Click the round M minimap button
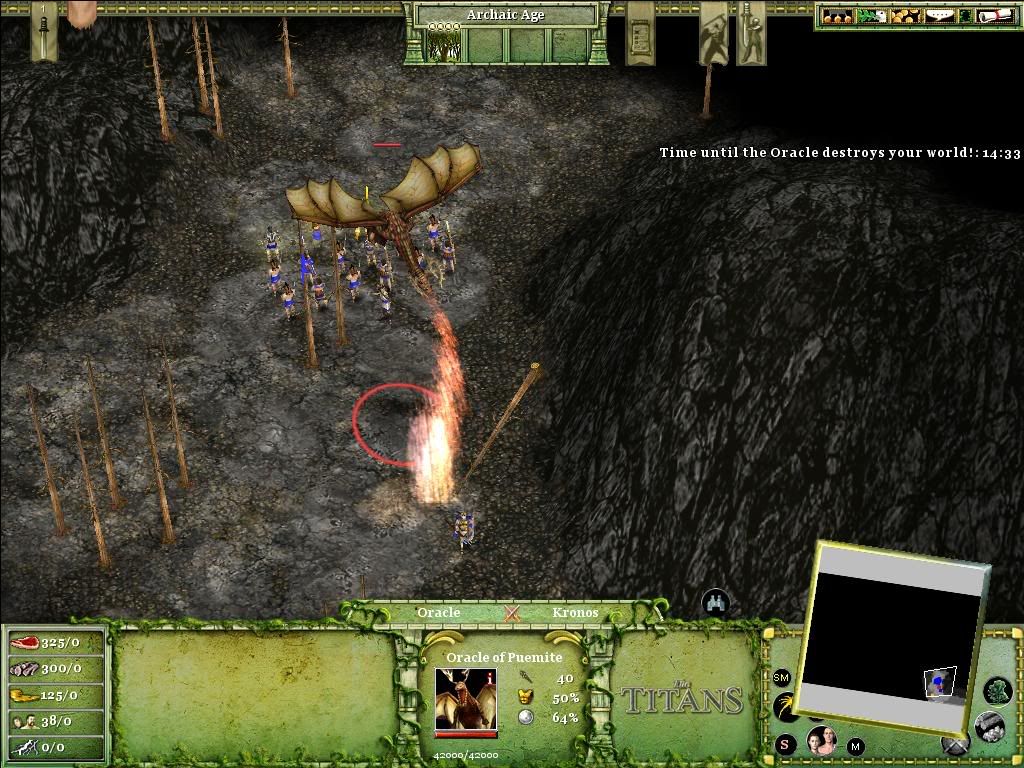 click(x=856, y=746)
